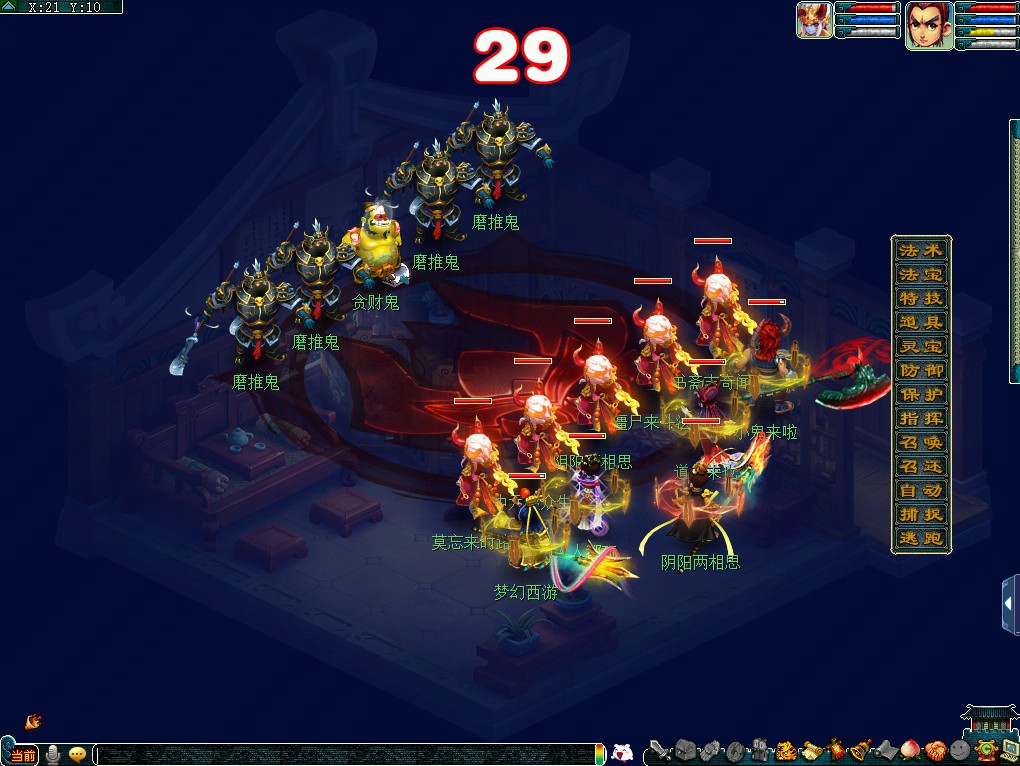
Task: Toggle the microphone voice chat icon
Action: click(53, 755)
